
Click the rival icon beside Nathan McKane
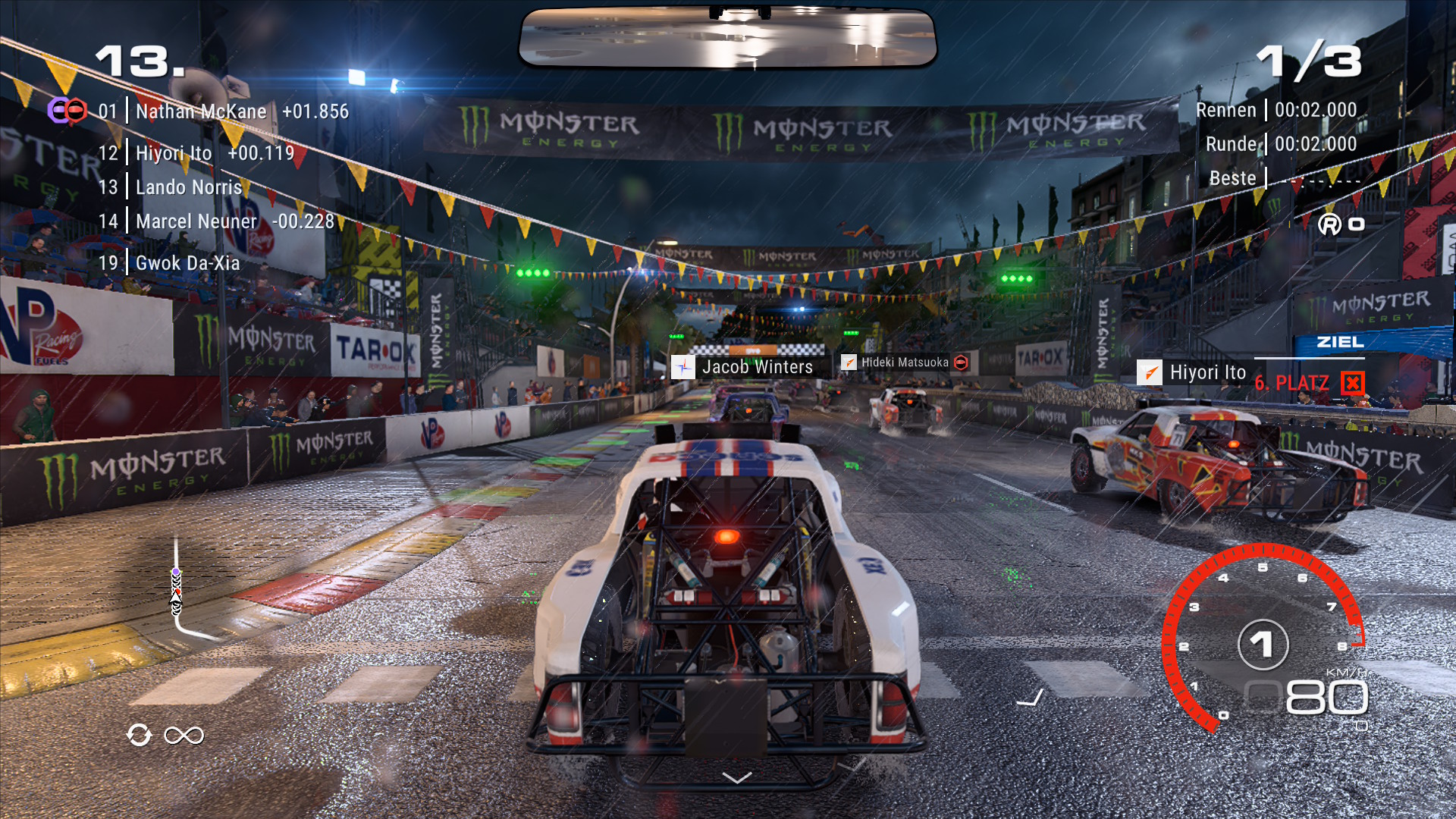click(67, 111)
